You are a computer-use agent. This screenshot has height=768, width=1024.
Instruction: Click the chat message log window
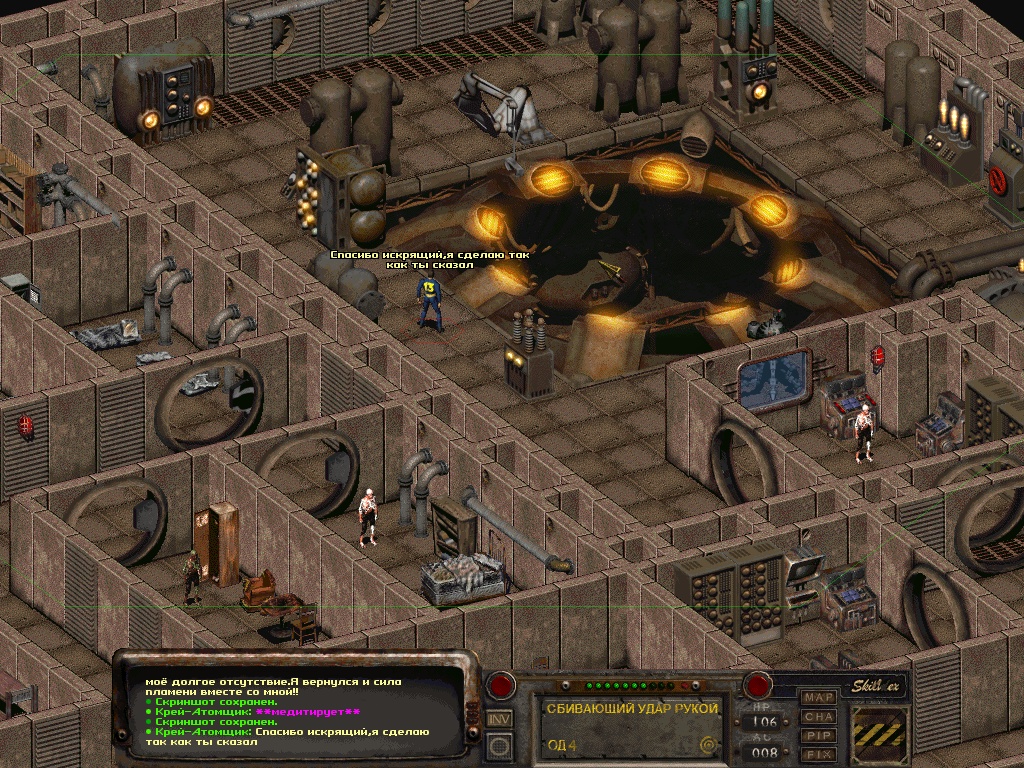point(298,710)
